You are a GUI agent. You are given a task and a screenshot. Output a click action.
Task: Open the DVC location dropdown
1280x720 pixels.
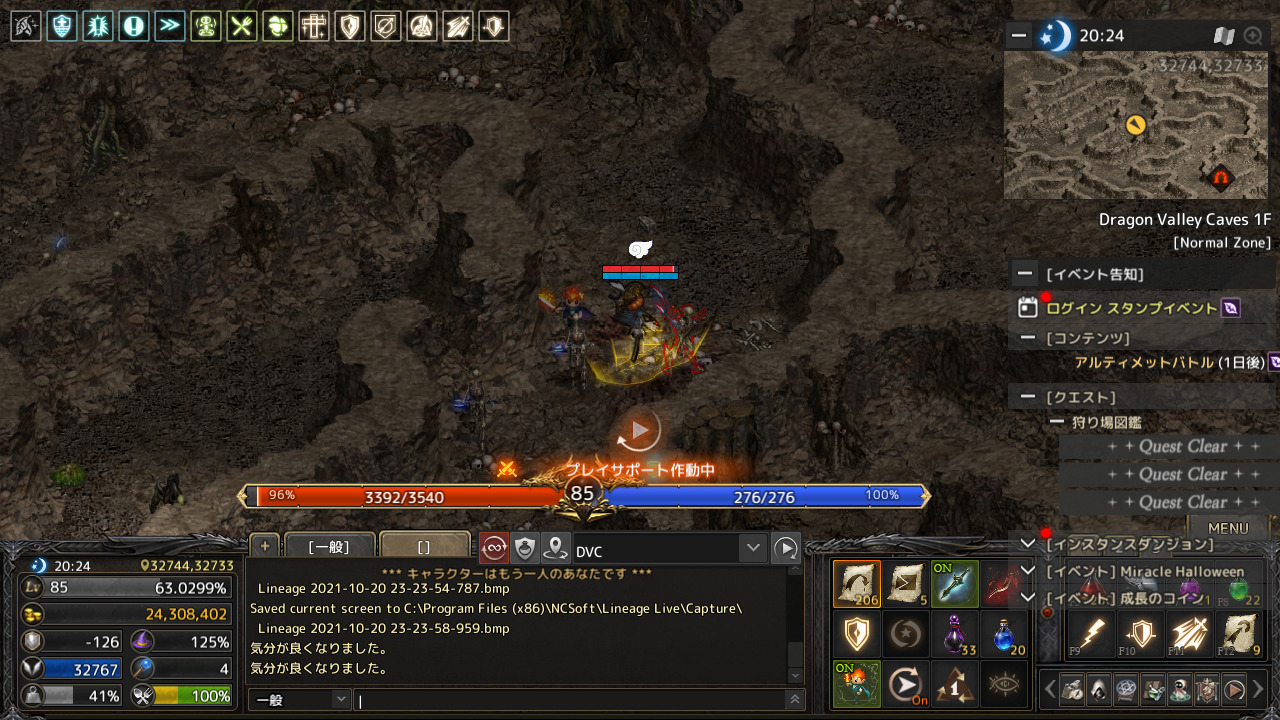pyautogui.click(x=753, y=548)
